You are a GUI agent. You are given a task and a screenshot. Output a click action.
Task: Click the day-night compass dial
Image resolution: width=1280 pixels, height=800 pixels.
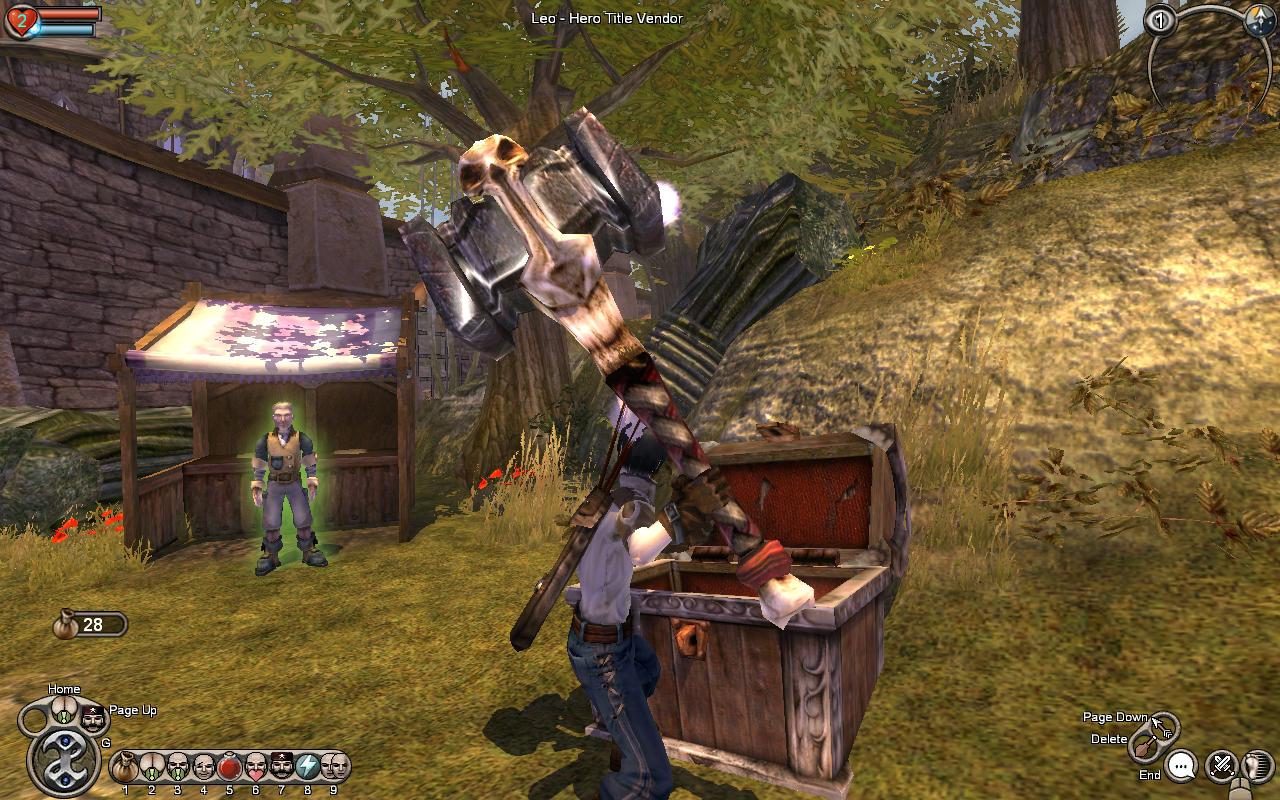tap(1258, 21)
